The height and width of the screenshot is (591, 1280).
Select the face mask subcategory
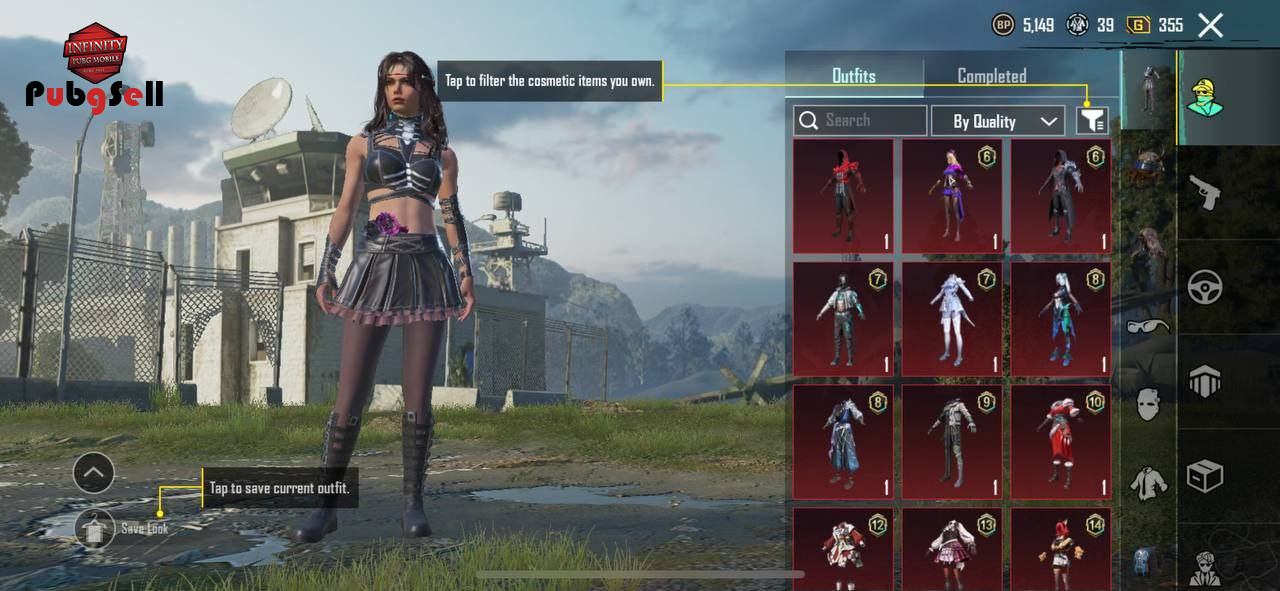coord(1147,405)
